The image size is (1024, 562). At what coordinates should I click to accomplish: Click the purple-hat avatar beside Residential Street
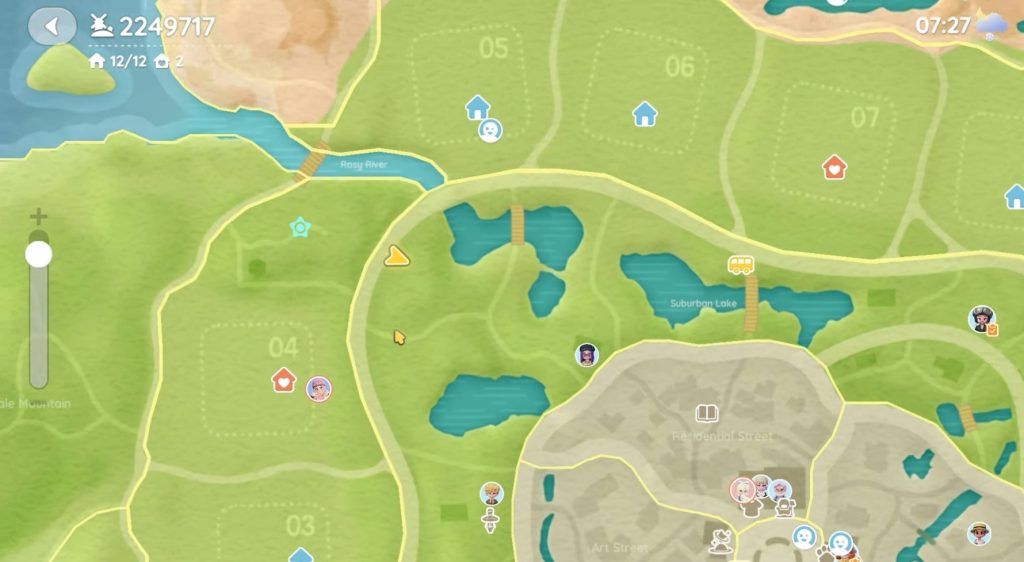(x=587, y=354)
